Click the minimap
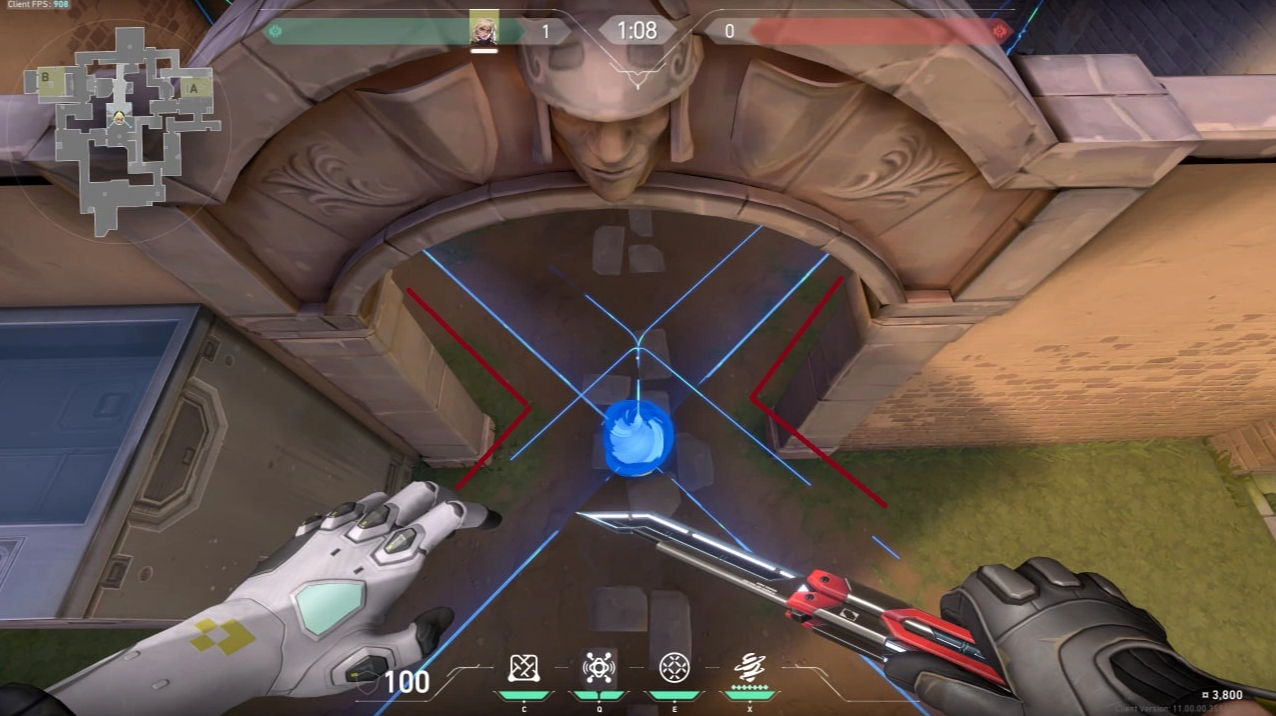Image resolution: width=1276 pixels, height=716 pixels. click(121, 130)
